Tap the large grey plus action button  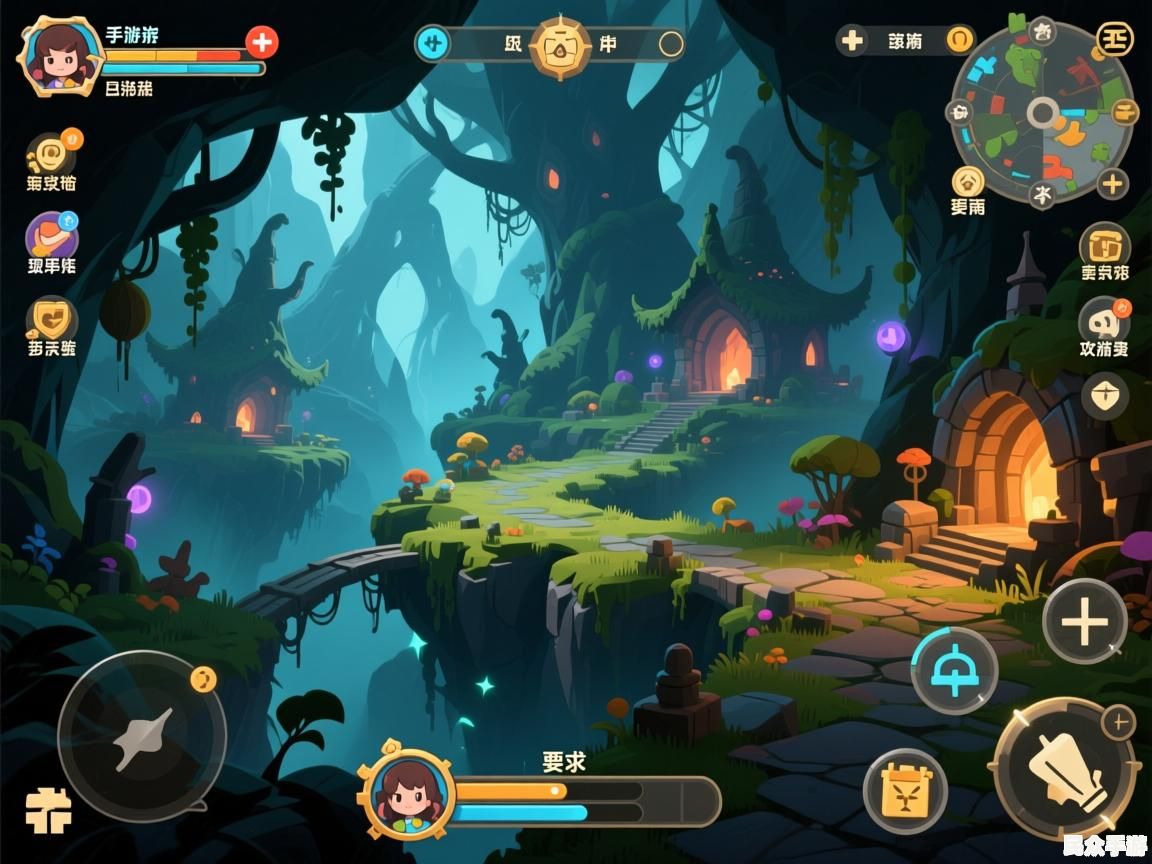pyautogui.click(x=1085, y=622)
